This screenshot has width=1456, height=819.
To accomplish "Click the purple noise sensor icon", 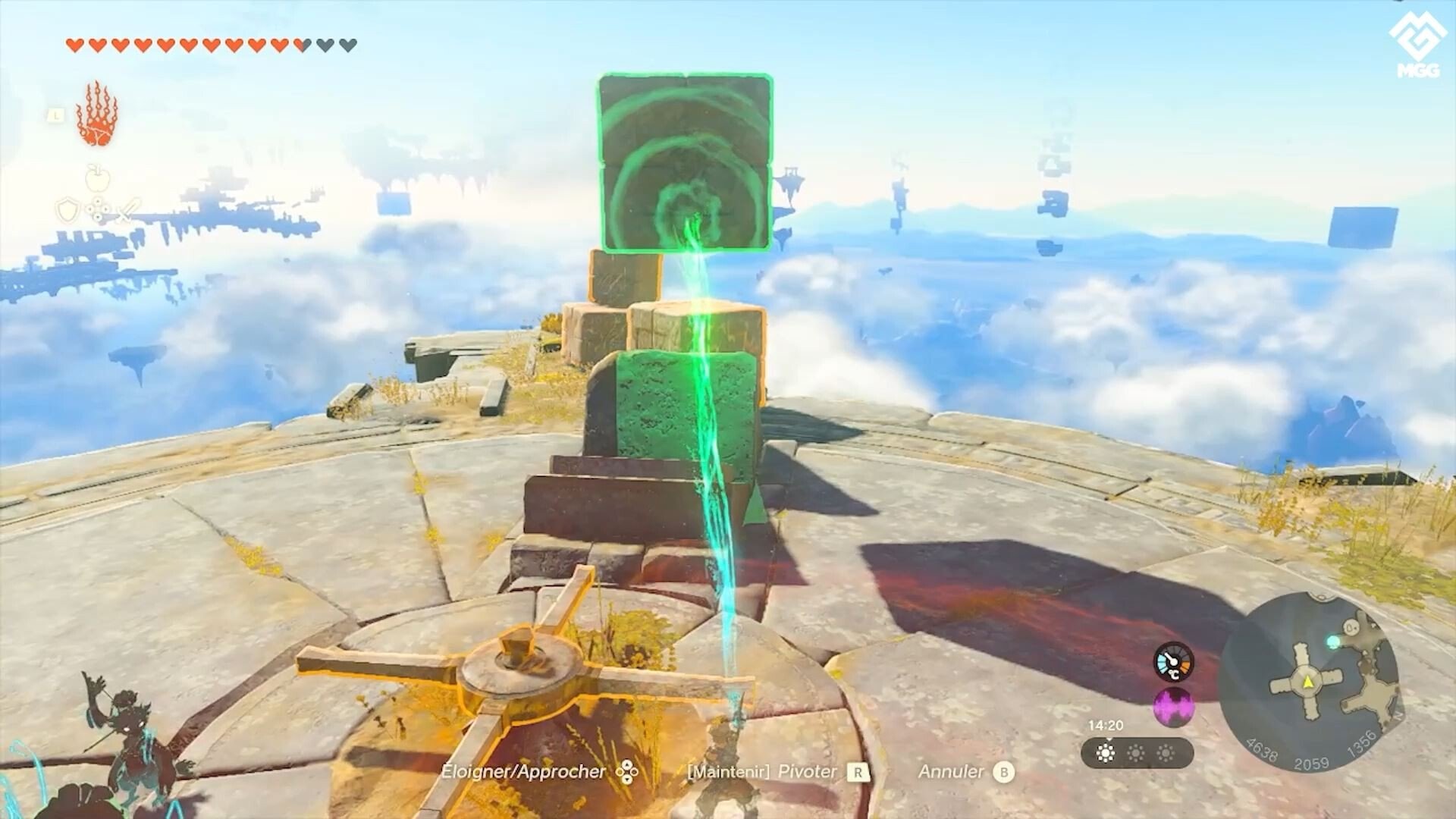I will [x=1173, y=708].
